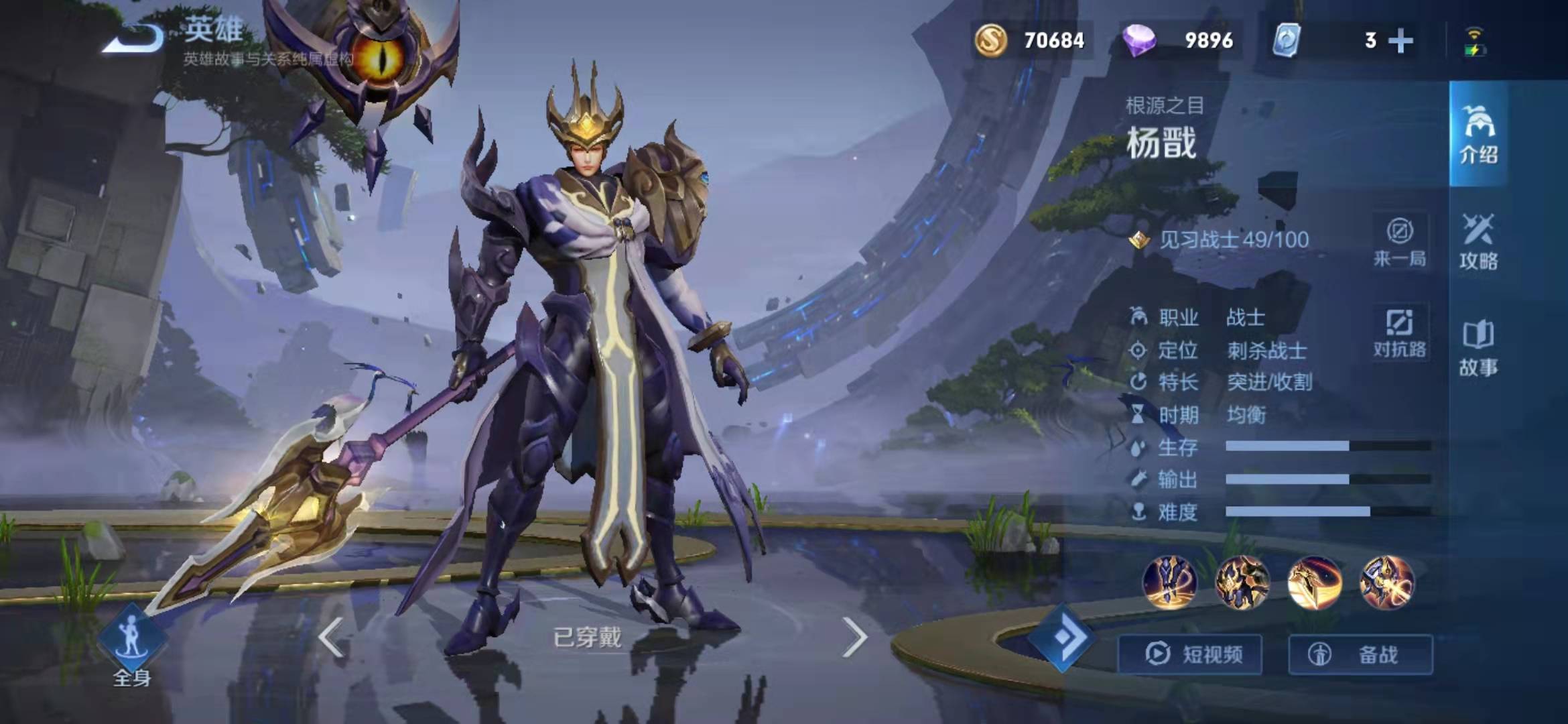Select the ultimate skill icon

pyautogui.click(x=1386, y=583)
